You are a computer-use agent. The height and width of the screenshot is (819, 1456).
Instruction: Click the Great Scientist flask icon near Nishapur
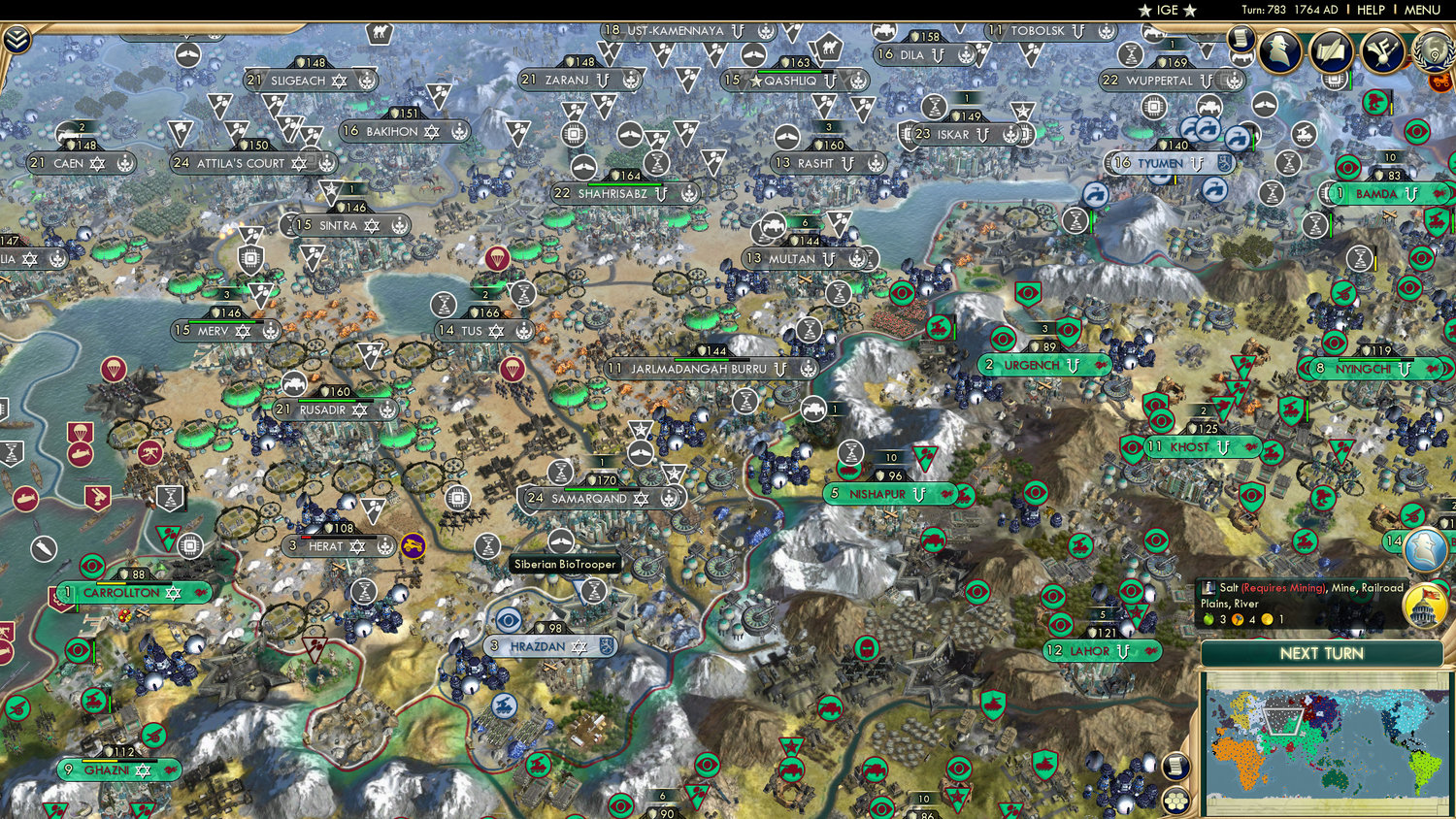point(852,450)
